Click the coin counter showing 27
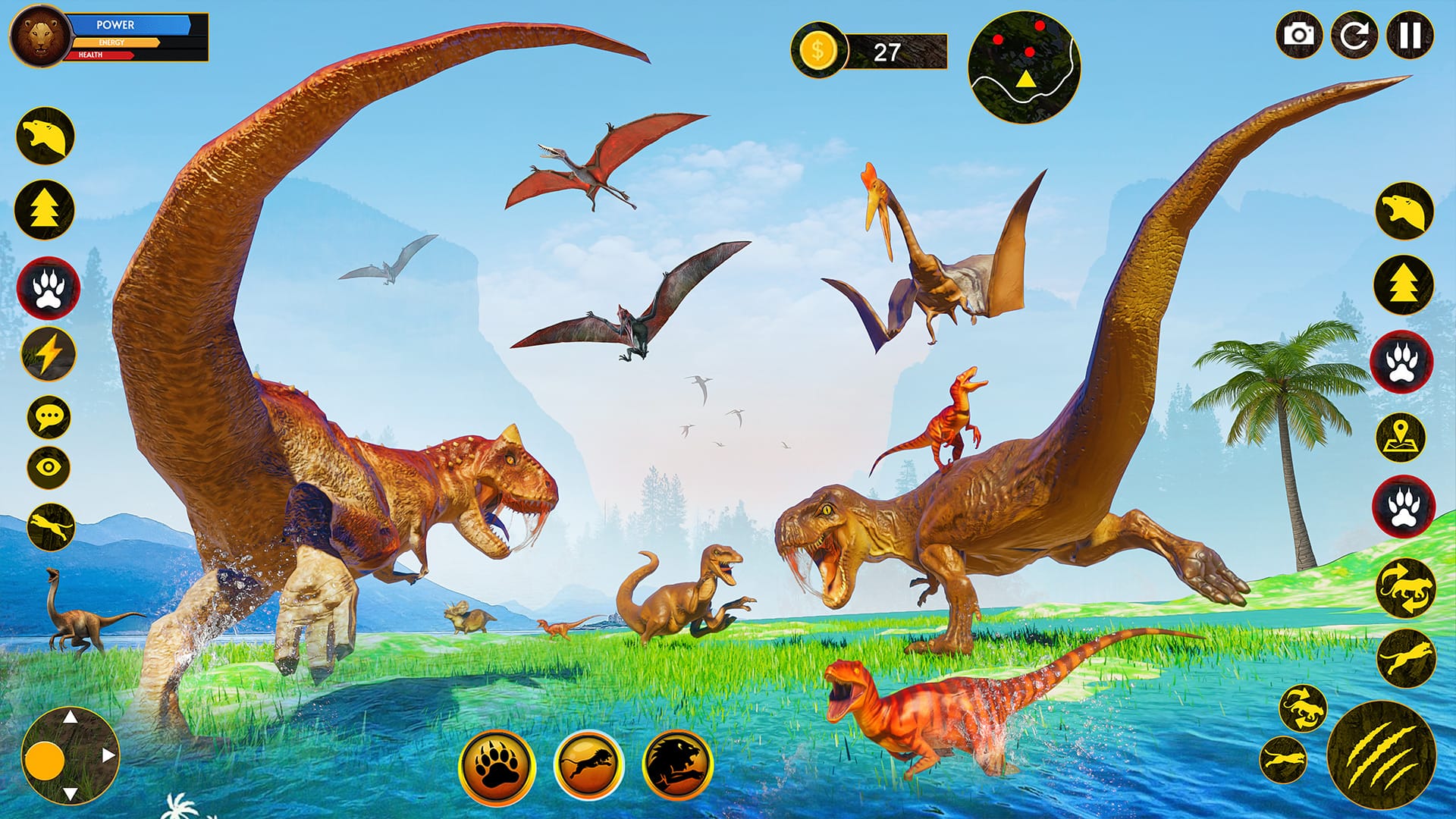Screen dimensions: 1456x819 pos(872,51)
